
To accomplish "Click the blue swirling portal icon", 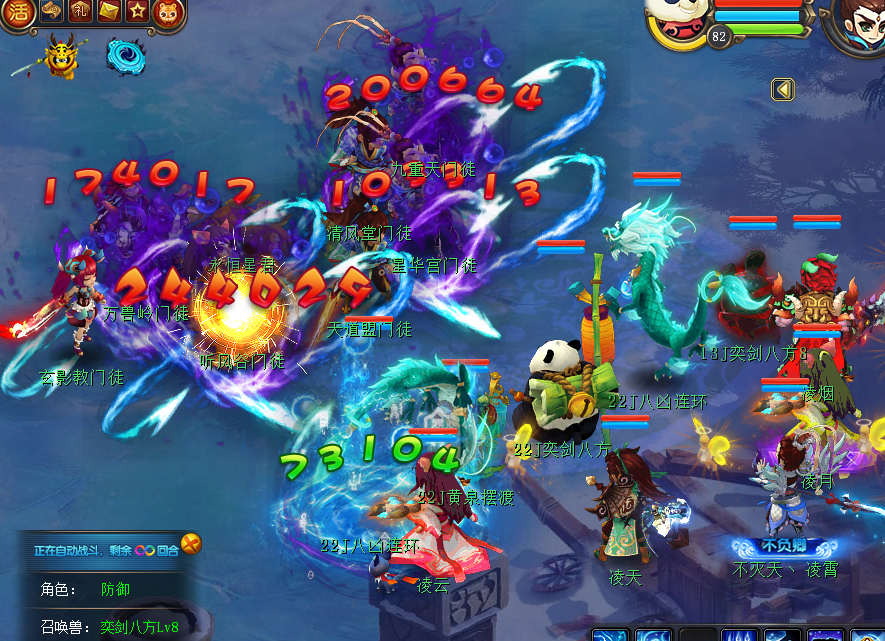I will click(125, 56).
